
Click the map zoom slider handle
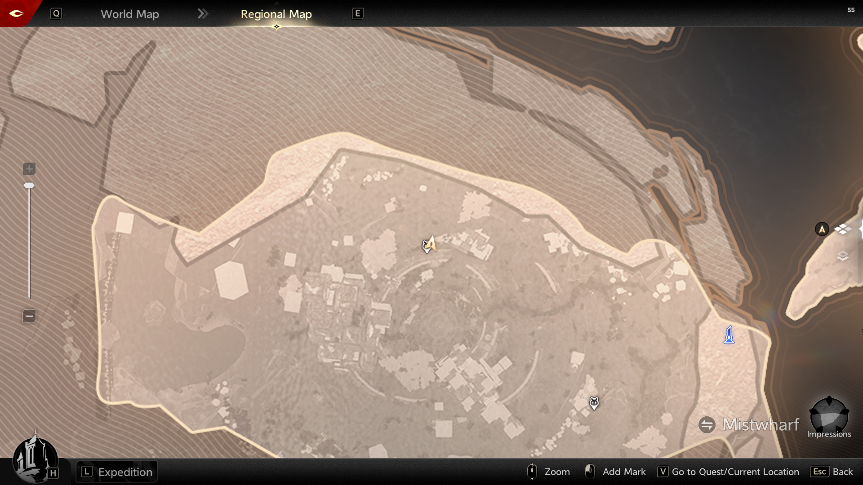coord(29,185)
